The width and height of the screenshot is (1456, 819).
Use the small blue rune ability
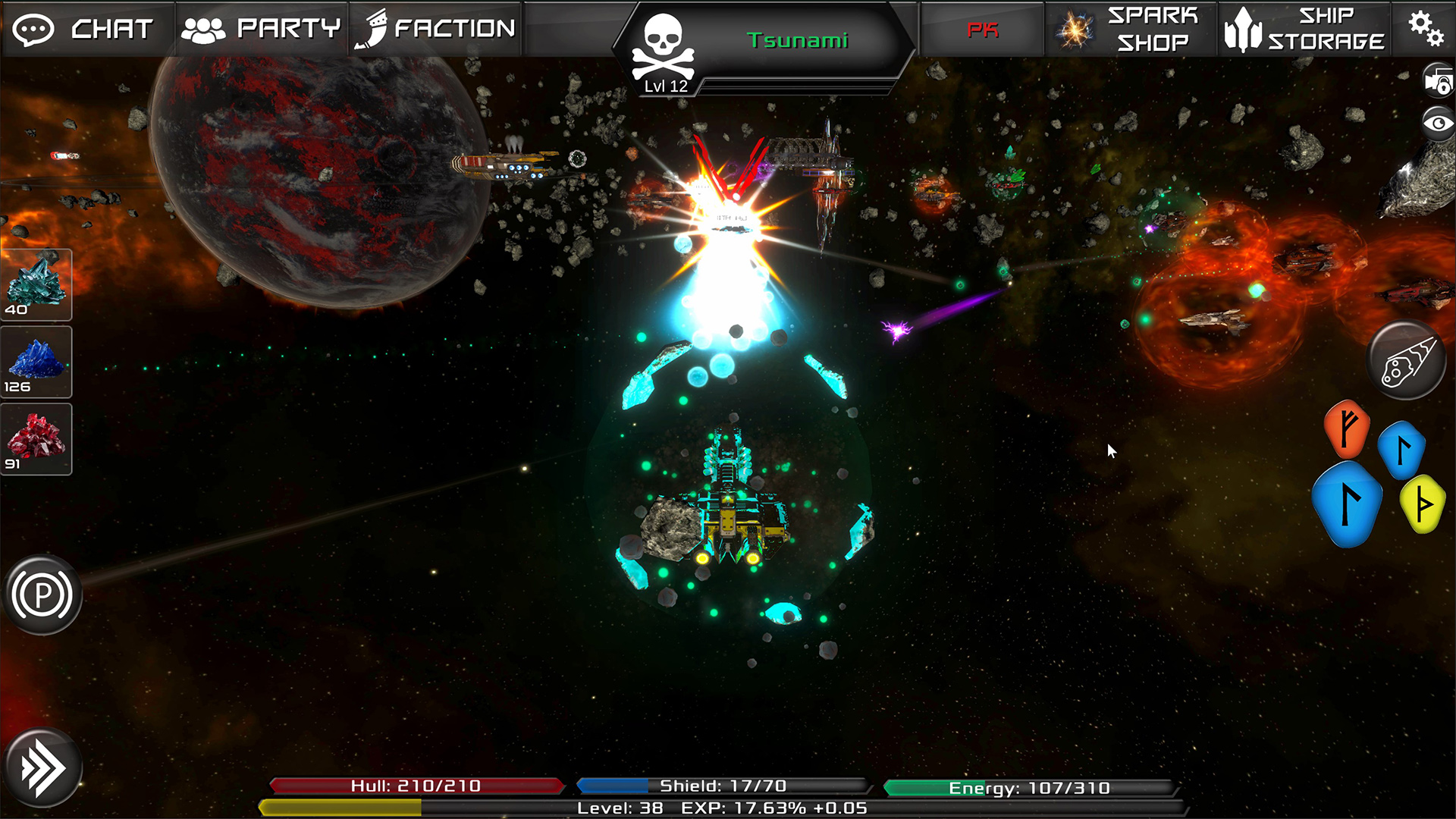point(1401,450)
